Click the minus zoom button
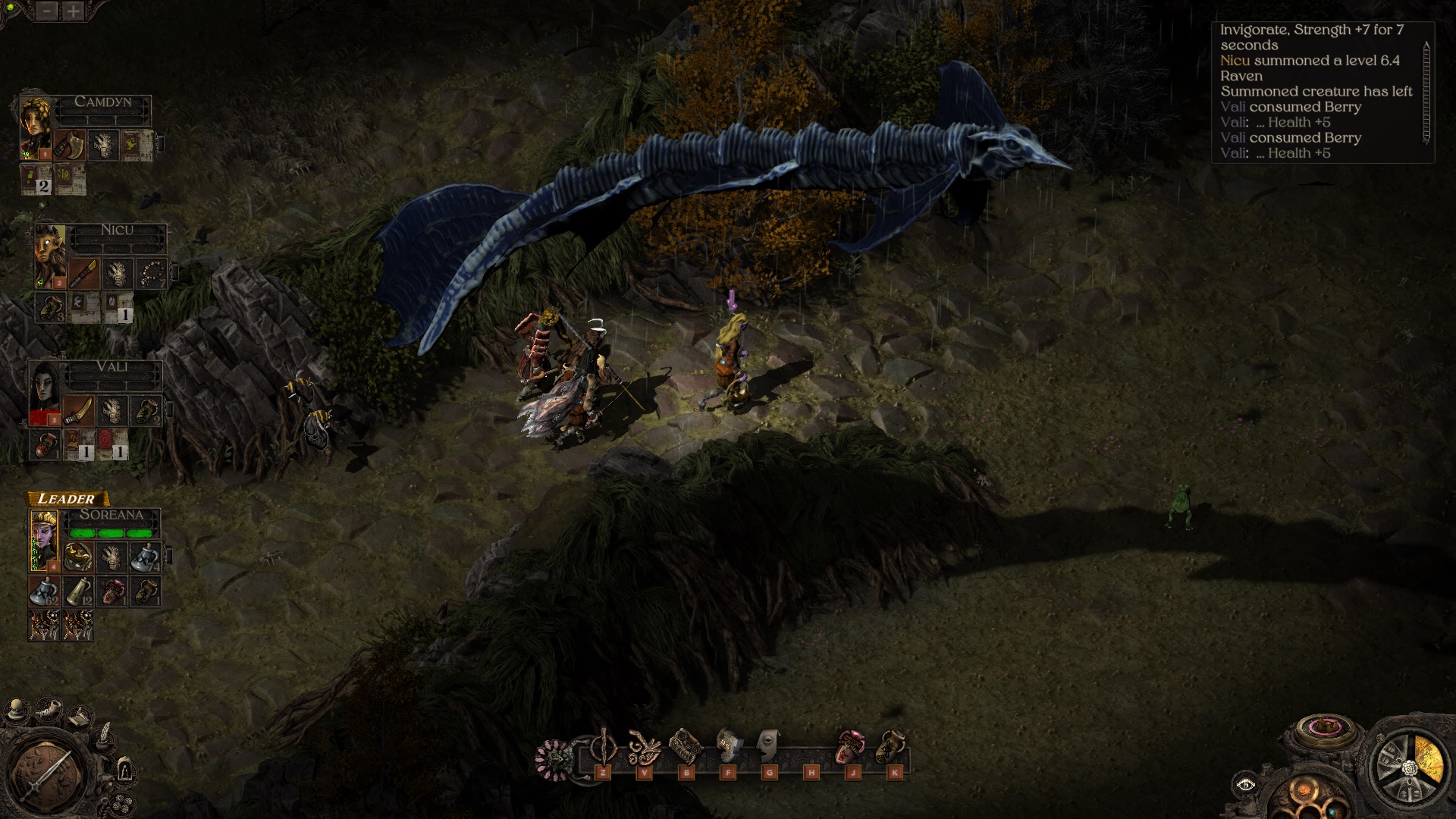The width and height of the screenshot is (1456, 819). coord(47,11)
